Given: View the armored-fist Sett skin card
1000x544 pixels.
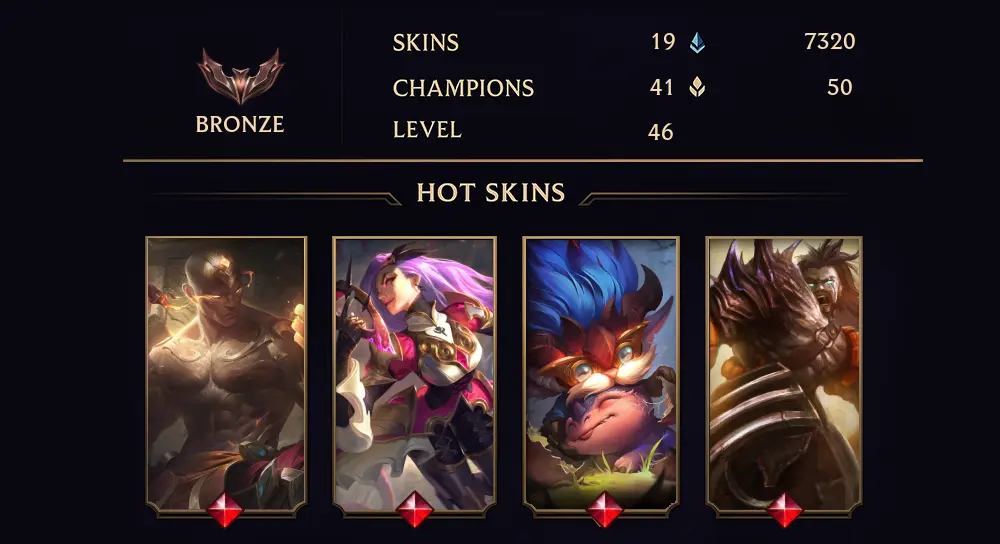Looking at the screenshot, I should pos(784,374).
